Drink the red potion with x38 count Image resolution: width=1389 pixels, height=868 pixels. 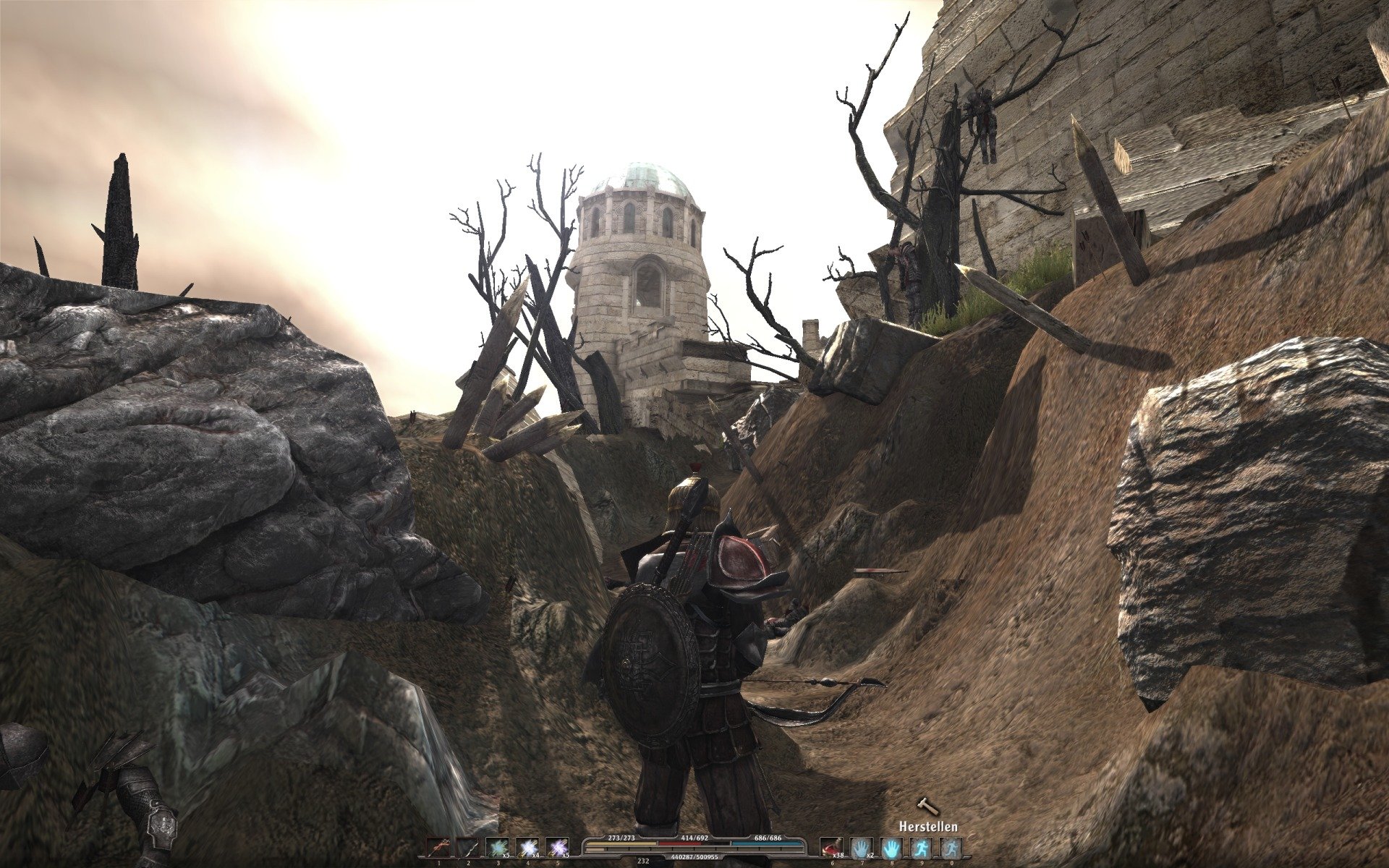tap(832, 847)
